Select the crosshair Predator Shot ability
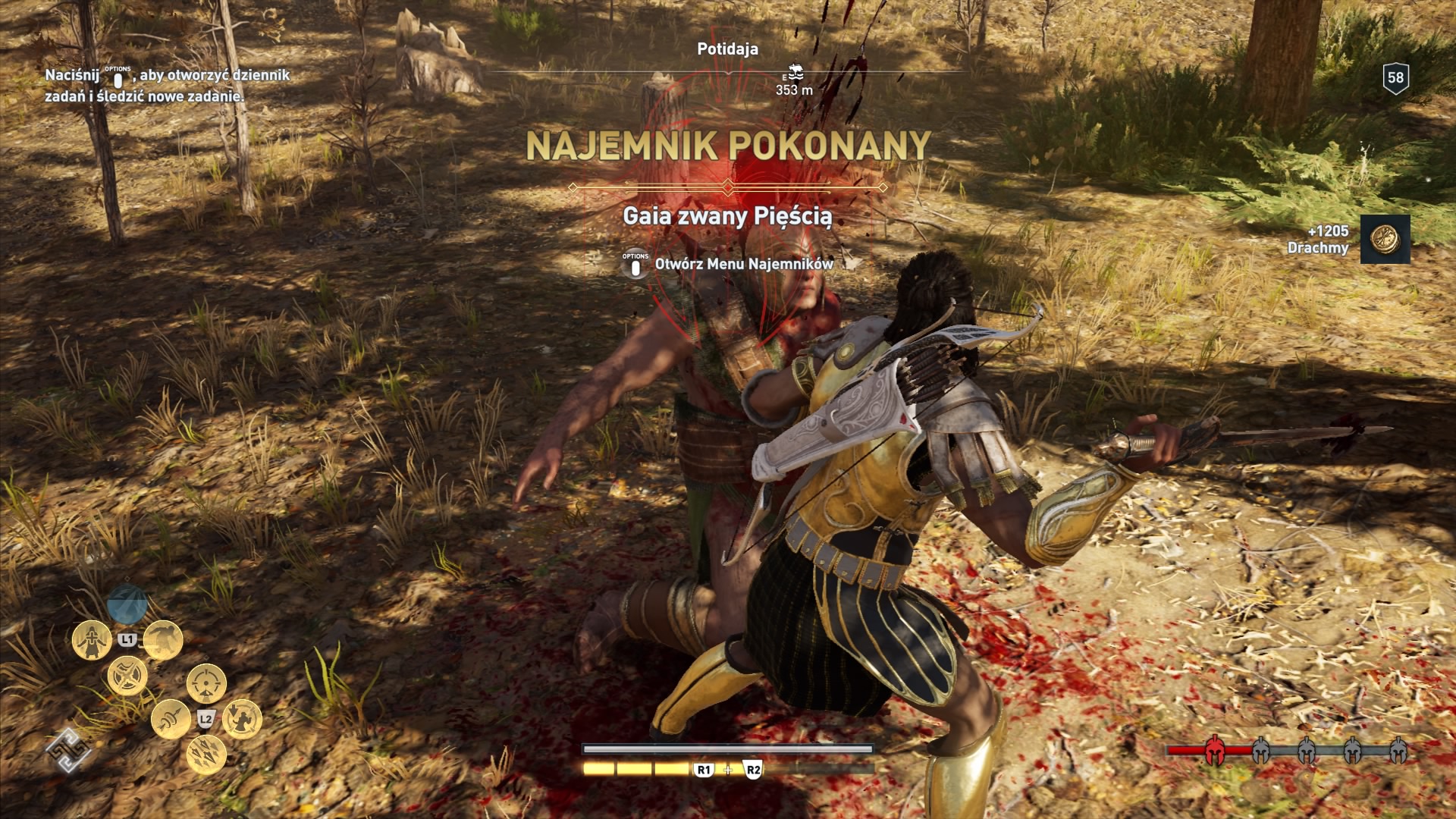This screenshot has height=819, width=1456. coord(206,683)
